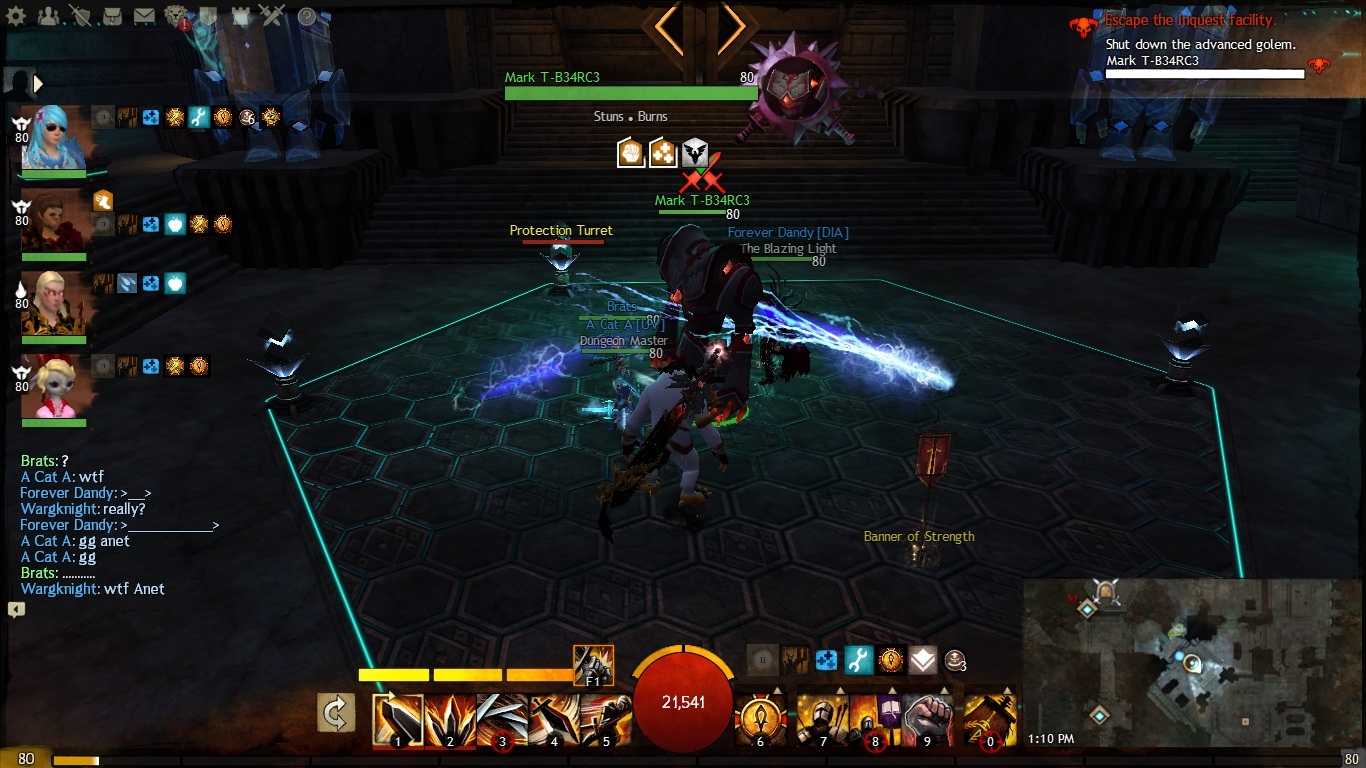Open the inventory bag icon
The image size is (1366, 768).
pyautogui.click(x=112, y=16)
